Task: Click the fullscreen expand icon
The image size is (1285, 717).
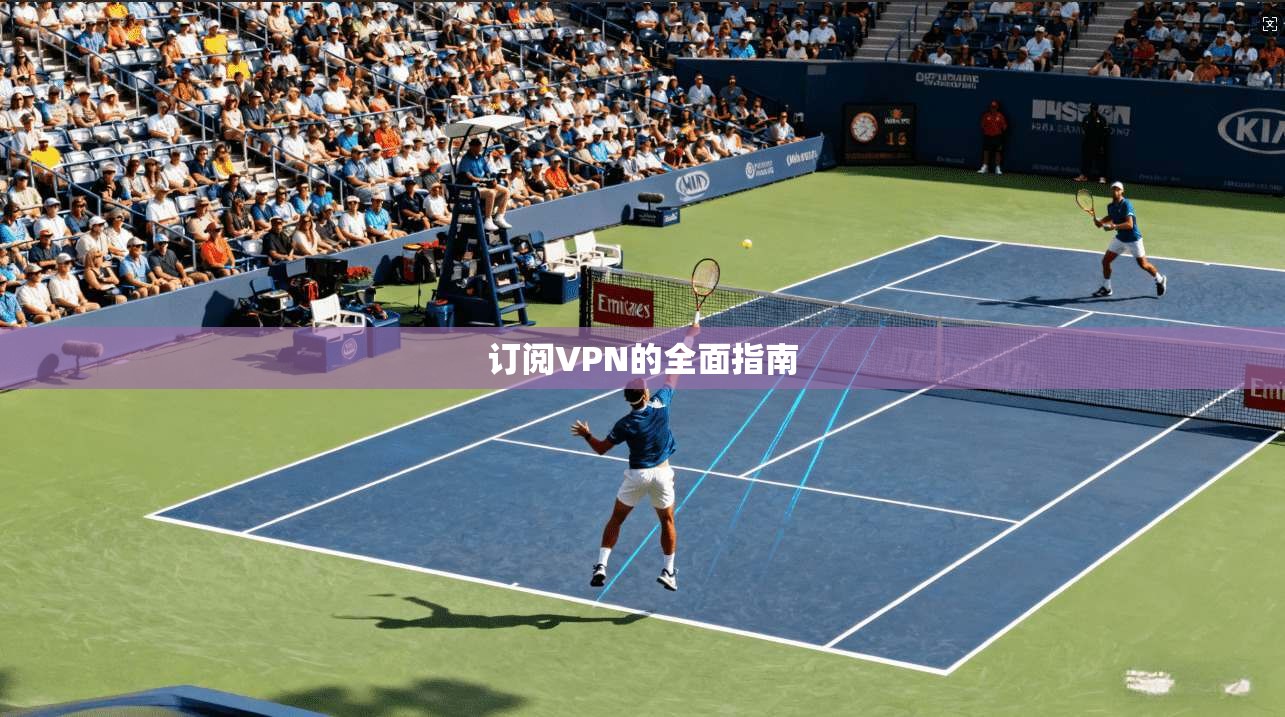Action: pyautogui.click(x=1269, y=23)
